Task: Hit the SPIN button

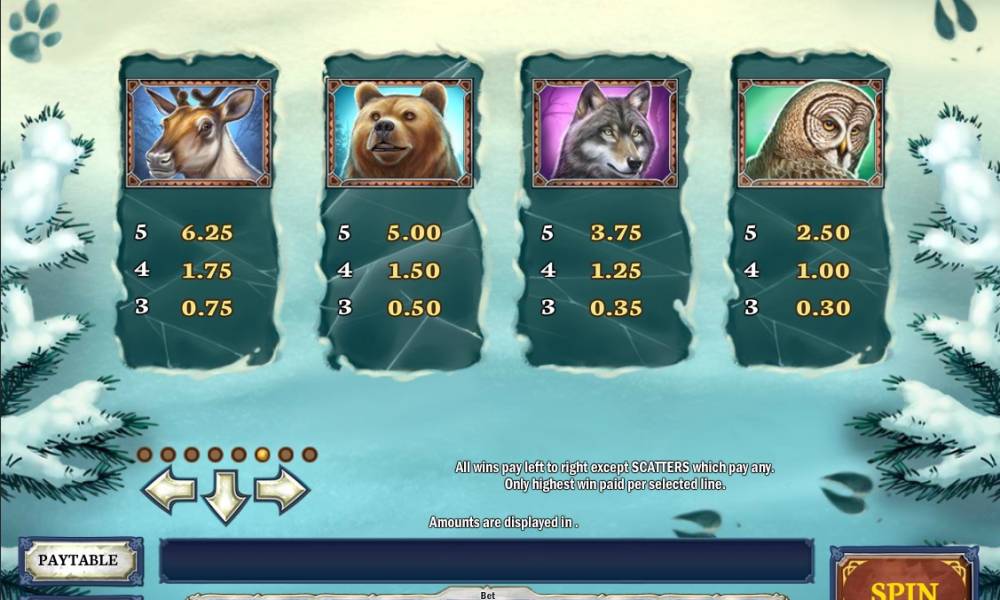Action: [903, 585]
